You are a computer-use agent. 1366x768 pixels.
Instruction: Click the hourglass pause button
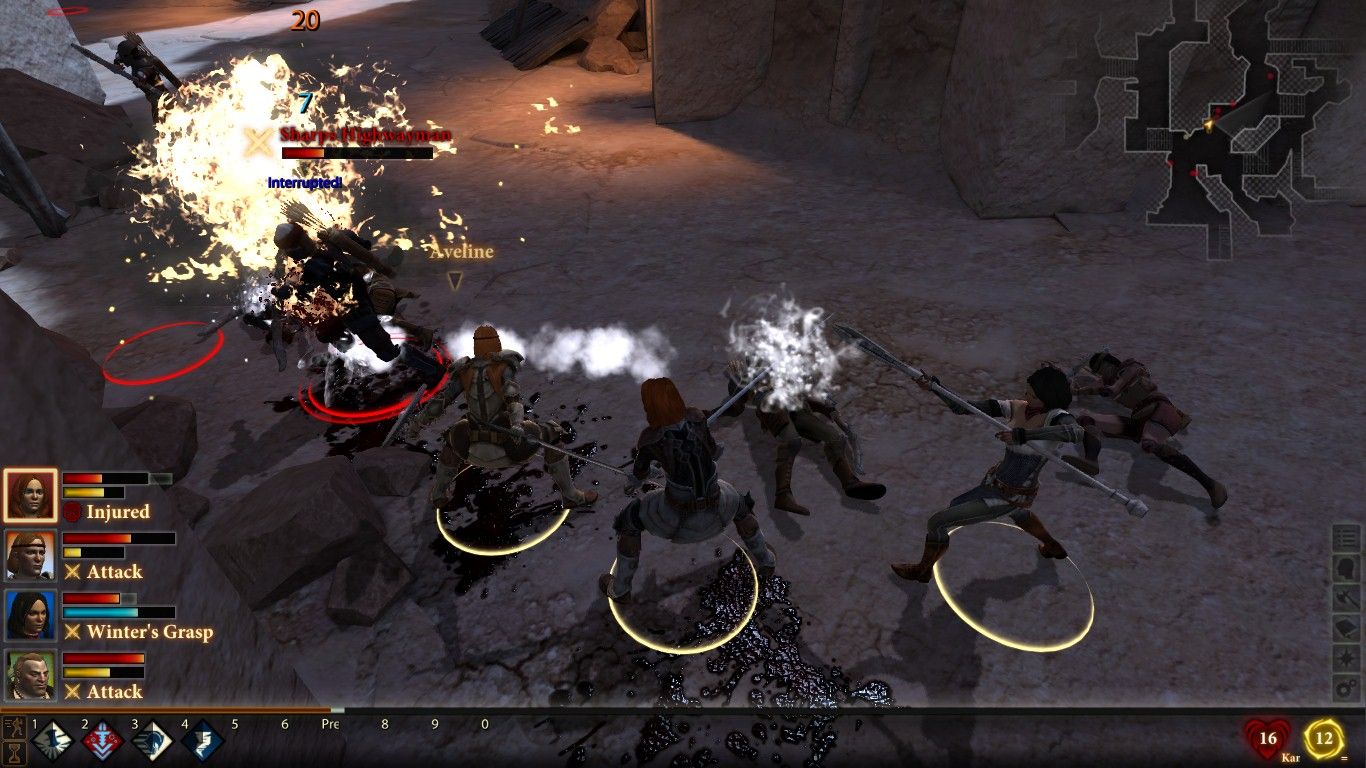click(14, 753)
